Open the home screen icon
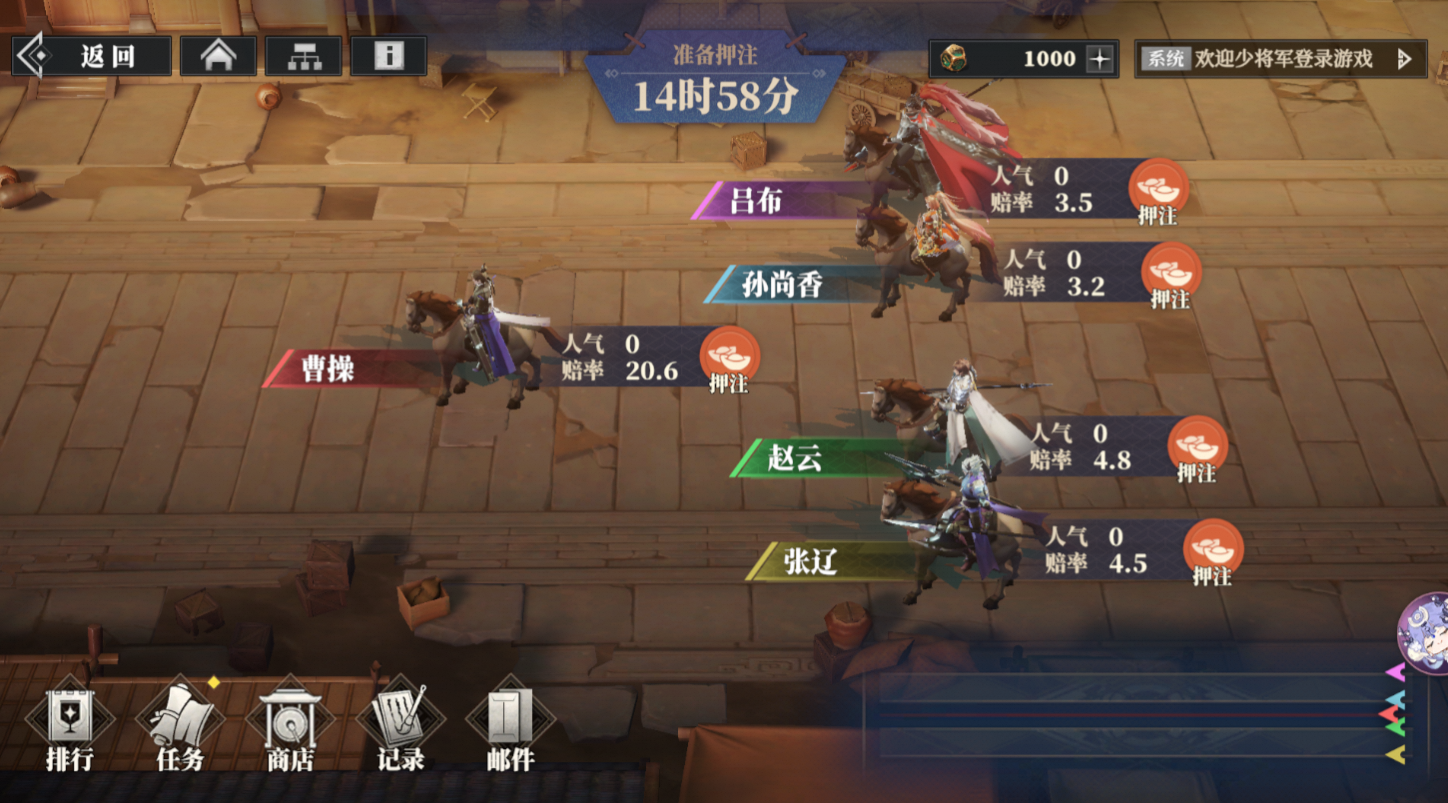Viewport: 1448px width, 803px height. pos(218,57)
